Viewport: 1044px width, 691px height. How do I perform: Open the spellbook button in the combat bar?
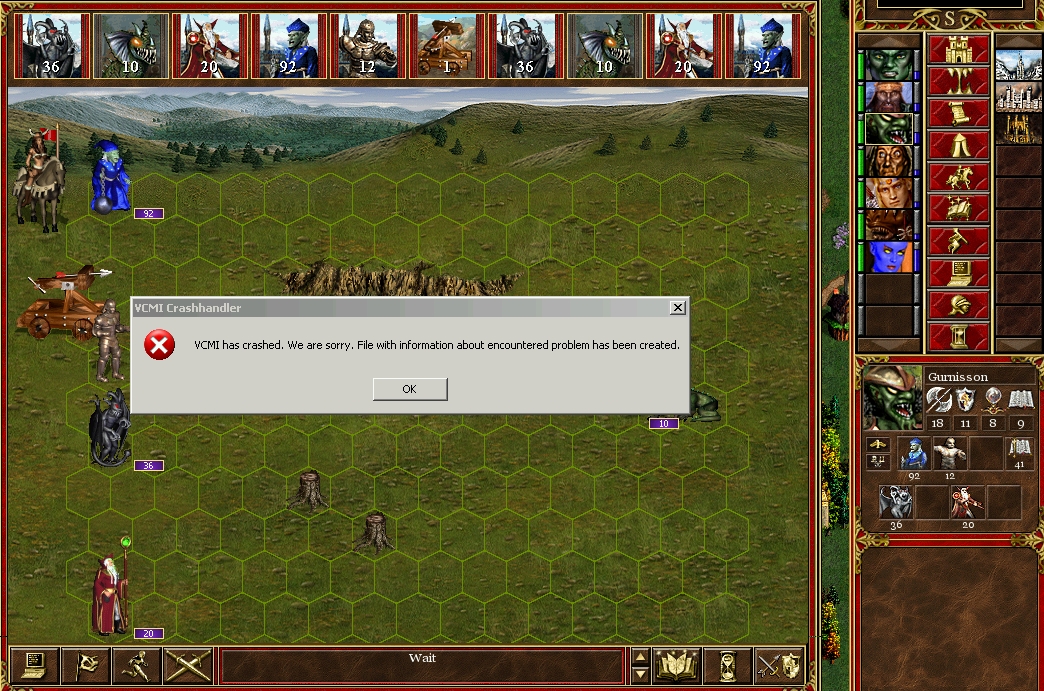677,665
